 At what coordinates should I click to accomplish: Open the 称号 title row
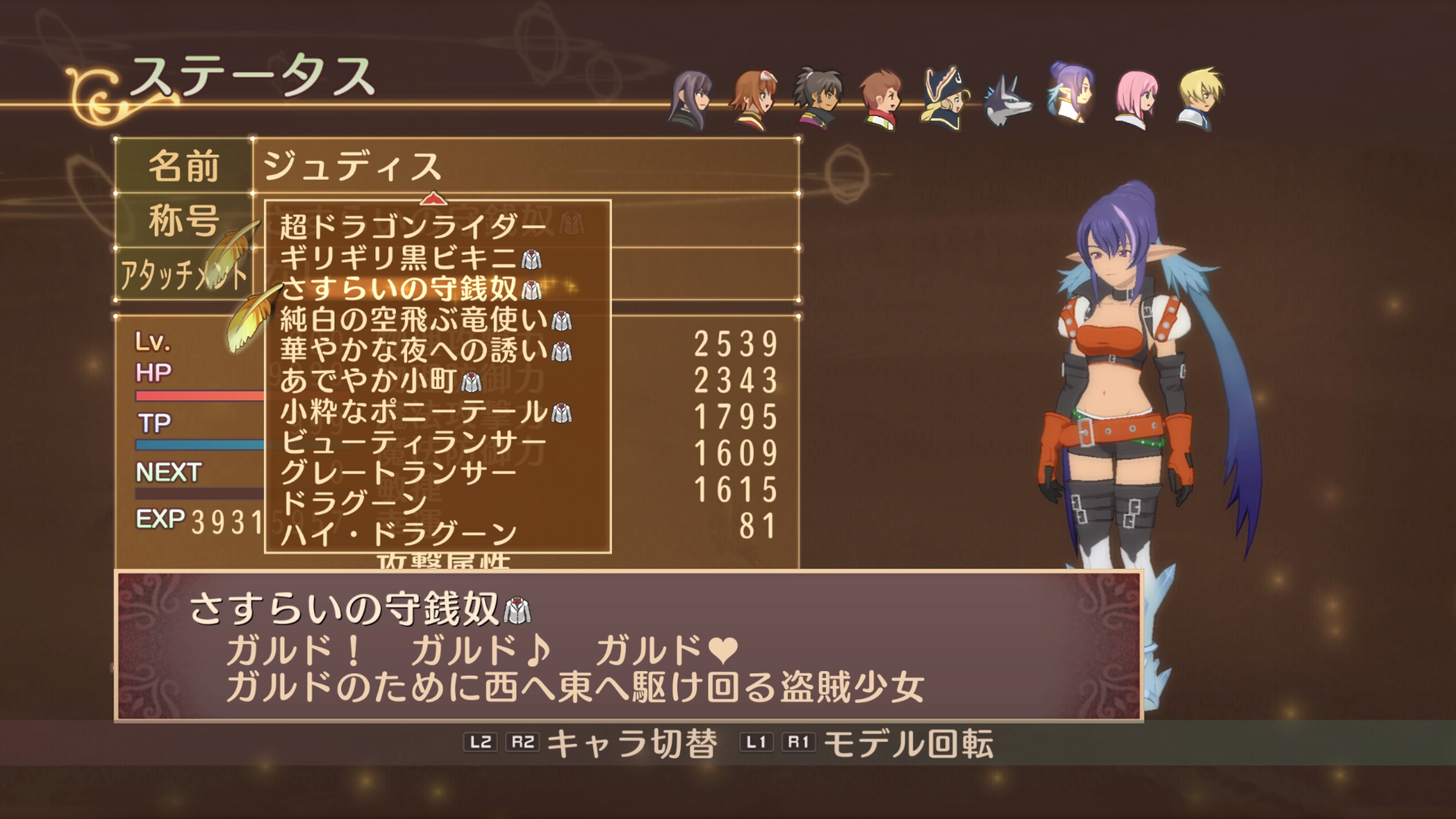(x=184, y=220)
